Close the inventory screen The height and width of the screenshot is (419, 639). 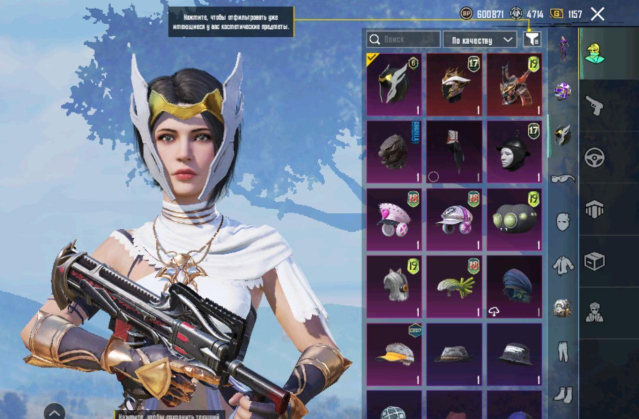[597, 14]
